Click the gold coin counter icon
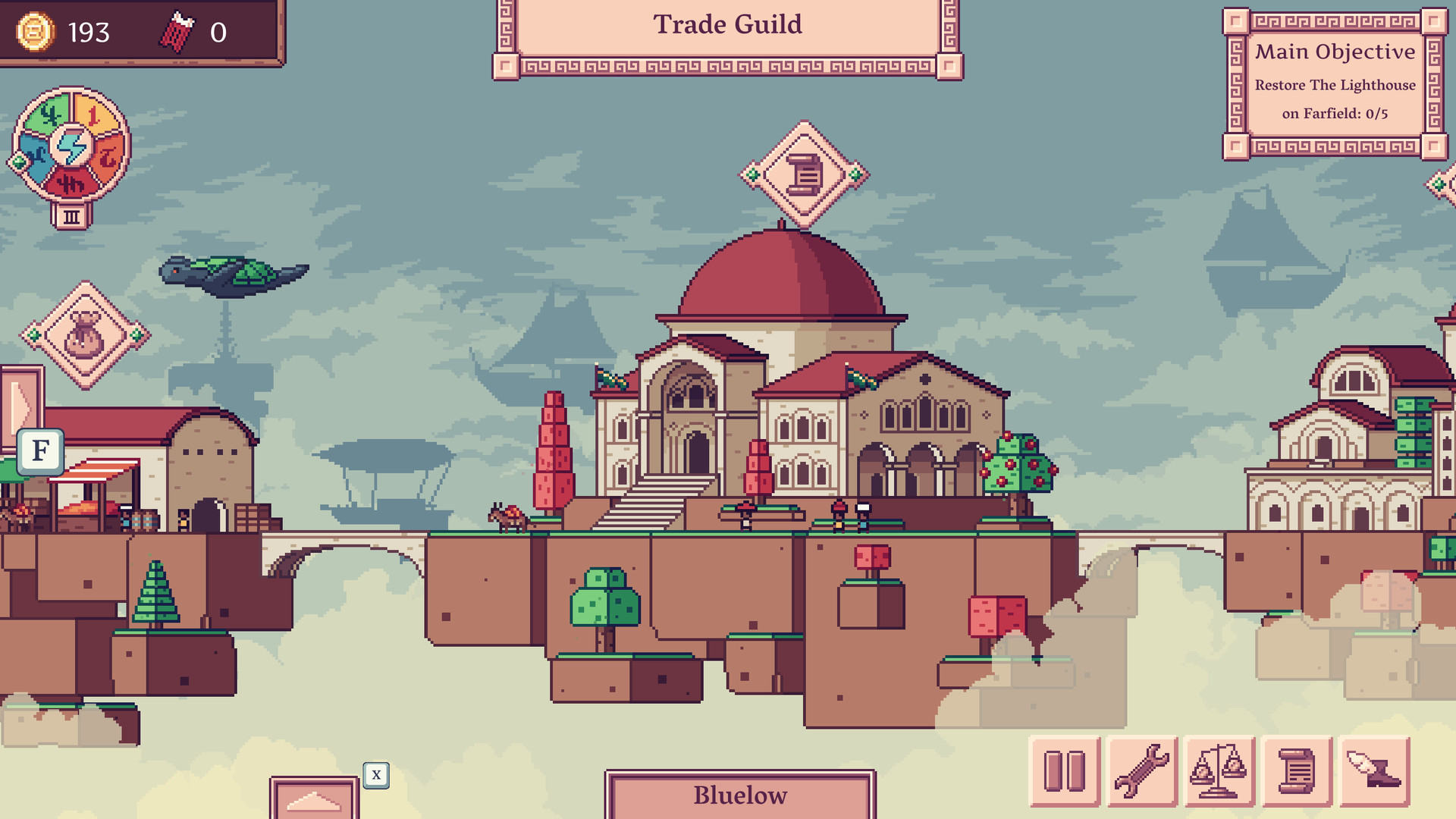Viewport: 1456px width, 819px height. 34,33
